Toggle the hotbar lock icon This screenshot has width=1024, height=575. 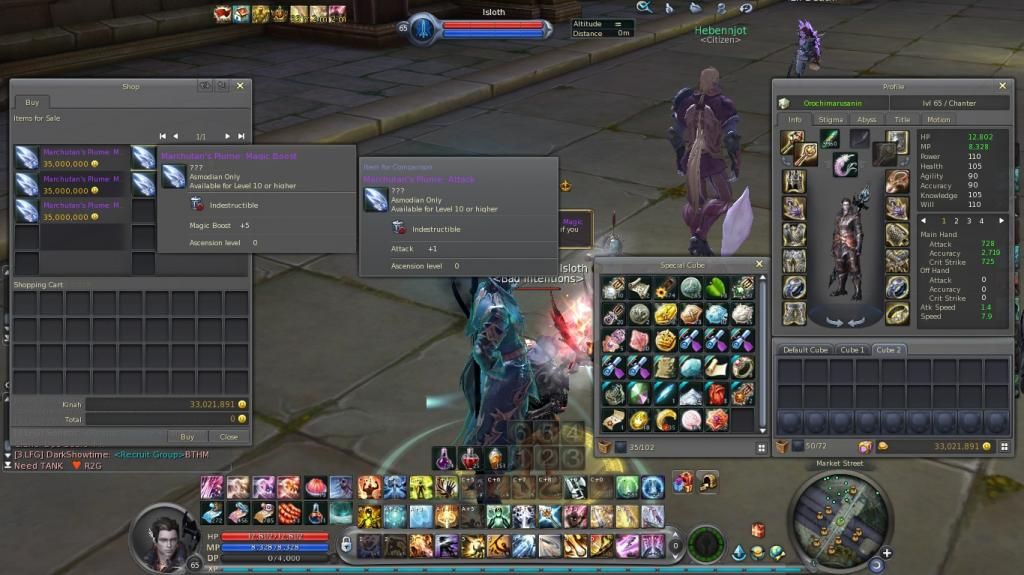point(346,544)
